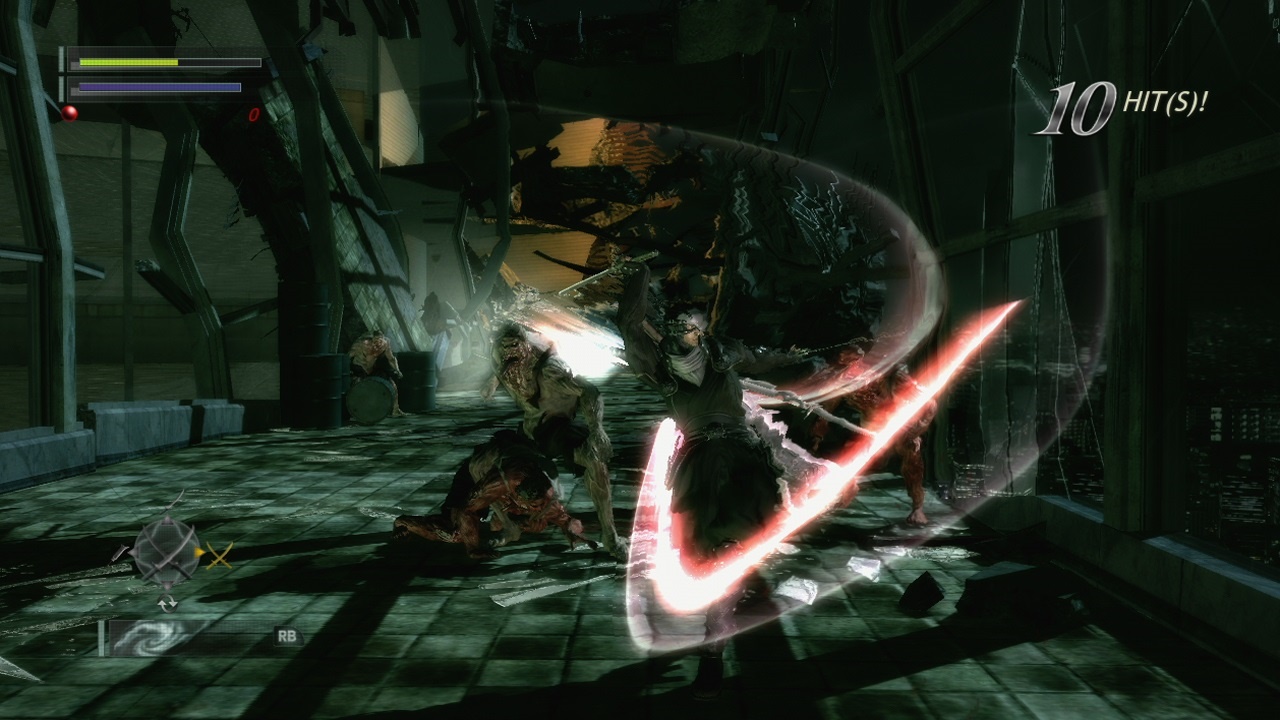Click the yellow arrow pointer on the weapon wheel

[x=200, y=552]
